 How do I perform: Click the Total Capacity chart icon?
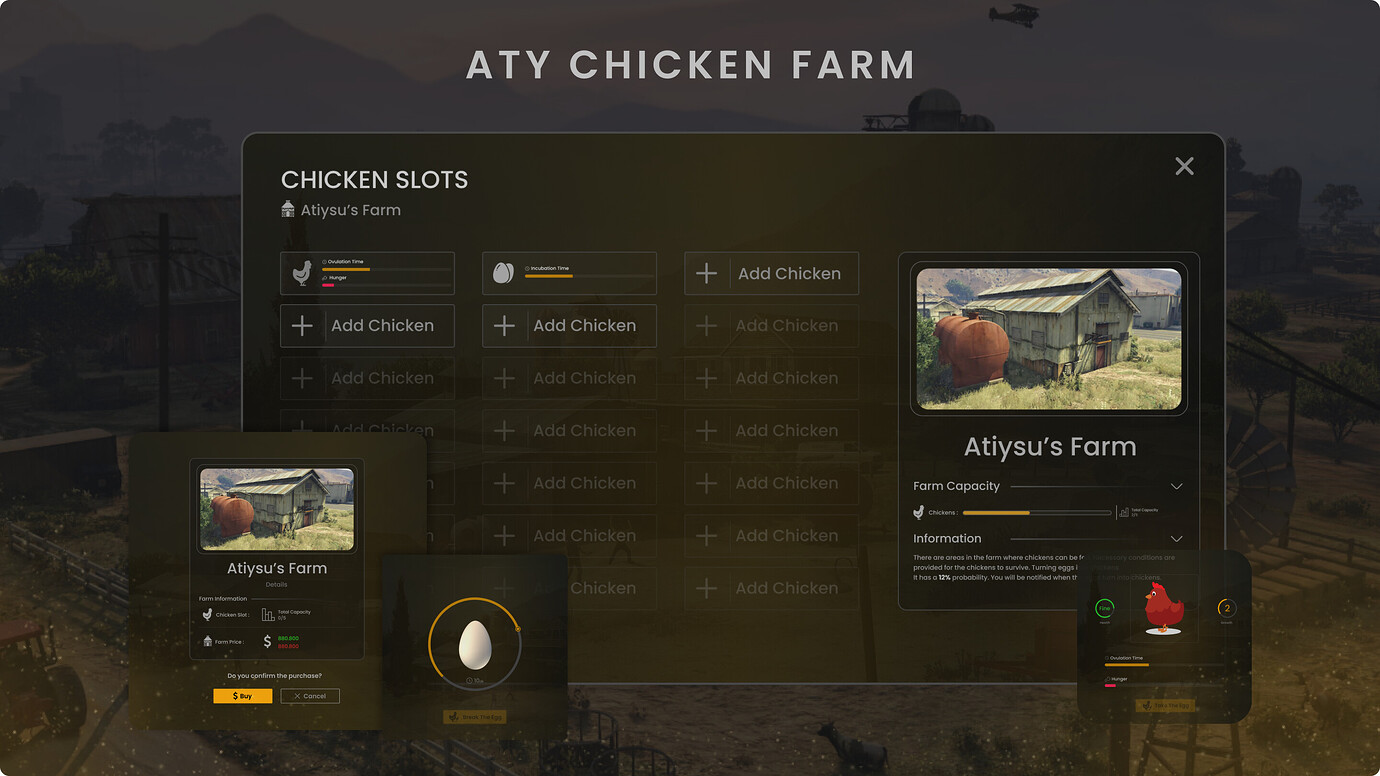(268, 615)
